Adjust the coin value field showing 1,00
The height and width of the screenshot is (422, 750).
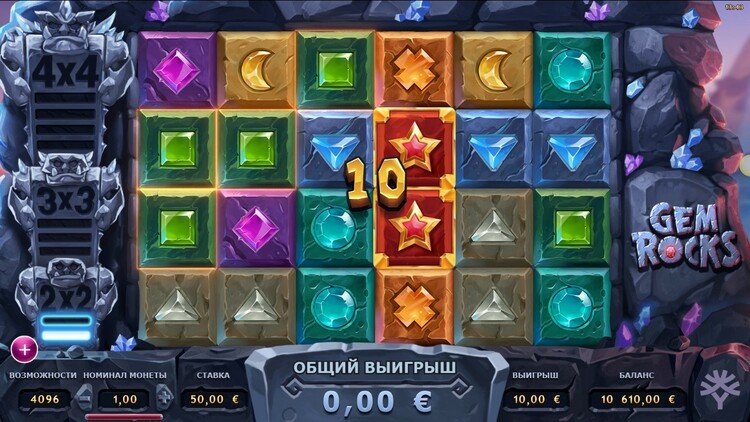click(124, 399)
